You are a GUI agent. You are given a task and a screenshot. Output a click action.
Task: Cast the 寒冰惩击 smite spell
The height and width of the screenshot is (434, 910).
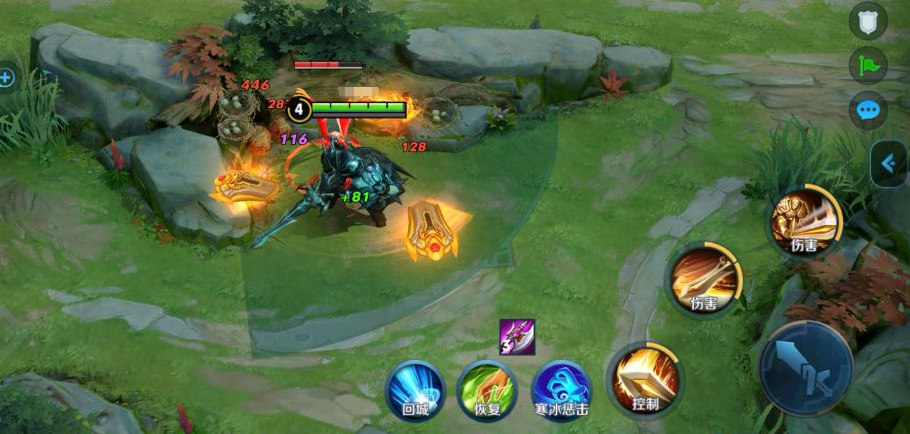click(x=561, y=388)
